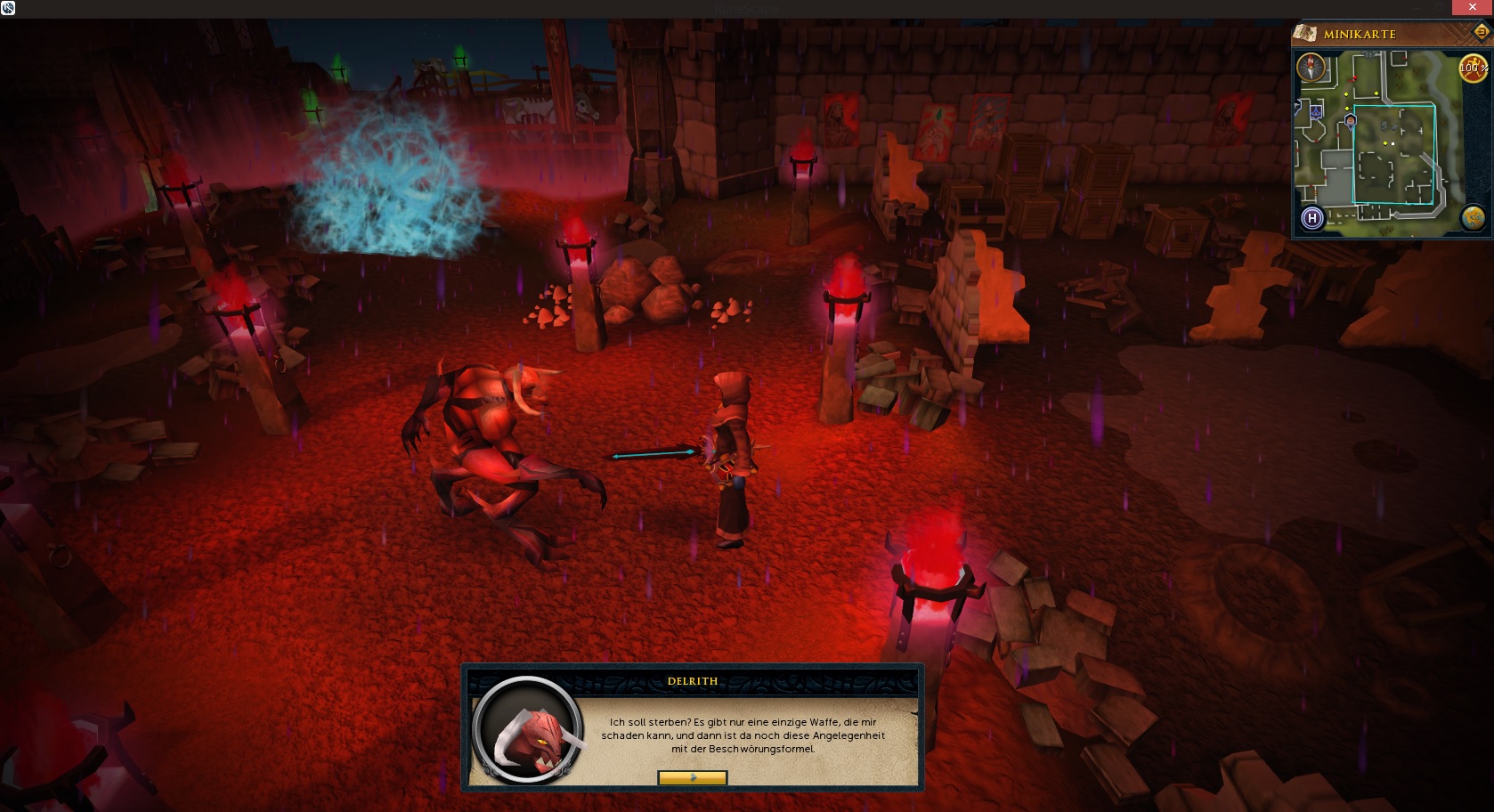Continue Delrith's dialogue with the yellow arrow button
The height and width of the screenshot is (812, 1494).
692,777
